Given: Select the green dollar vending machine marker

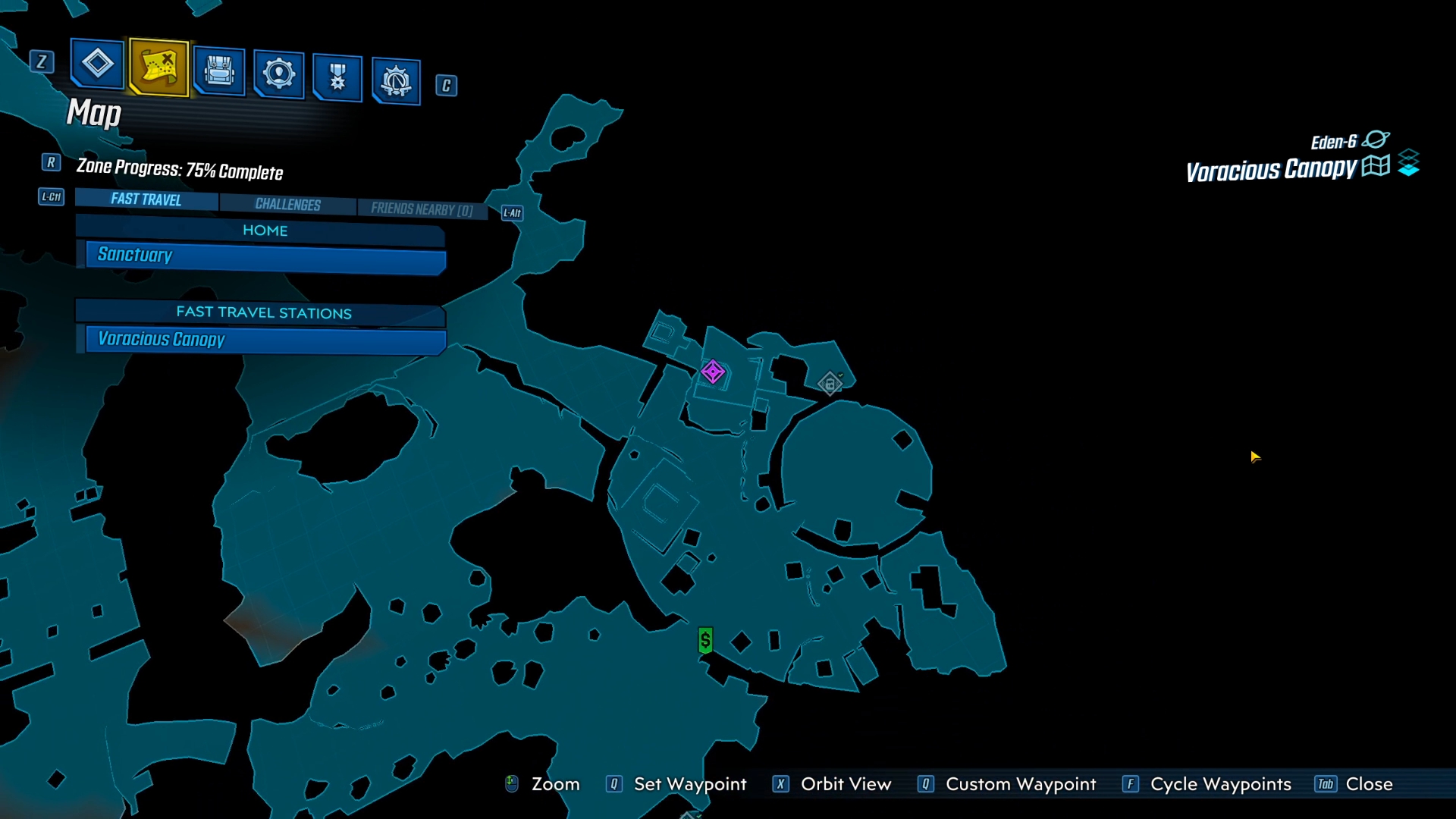Looking at the screenshot, I should click(705, 641).
